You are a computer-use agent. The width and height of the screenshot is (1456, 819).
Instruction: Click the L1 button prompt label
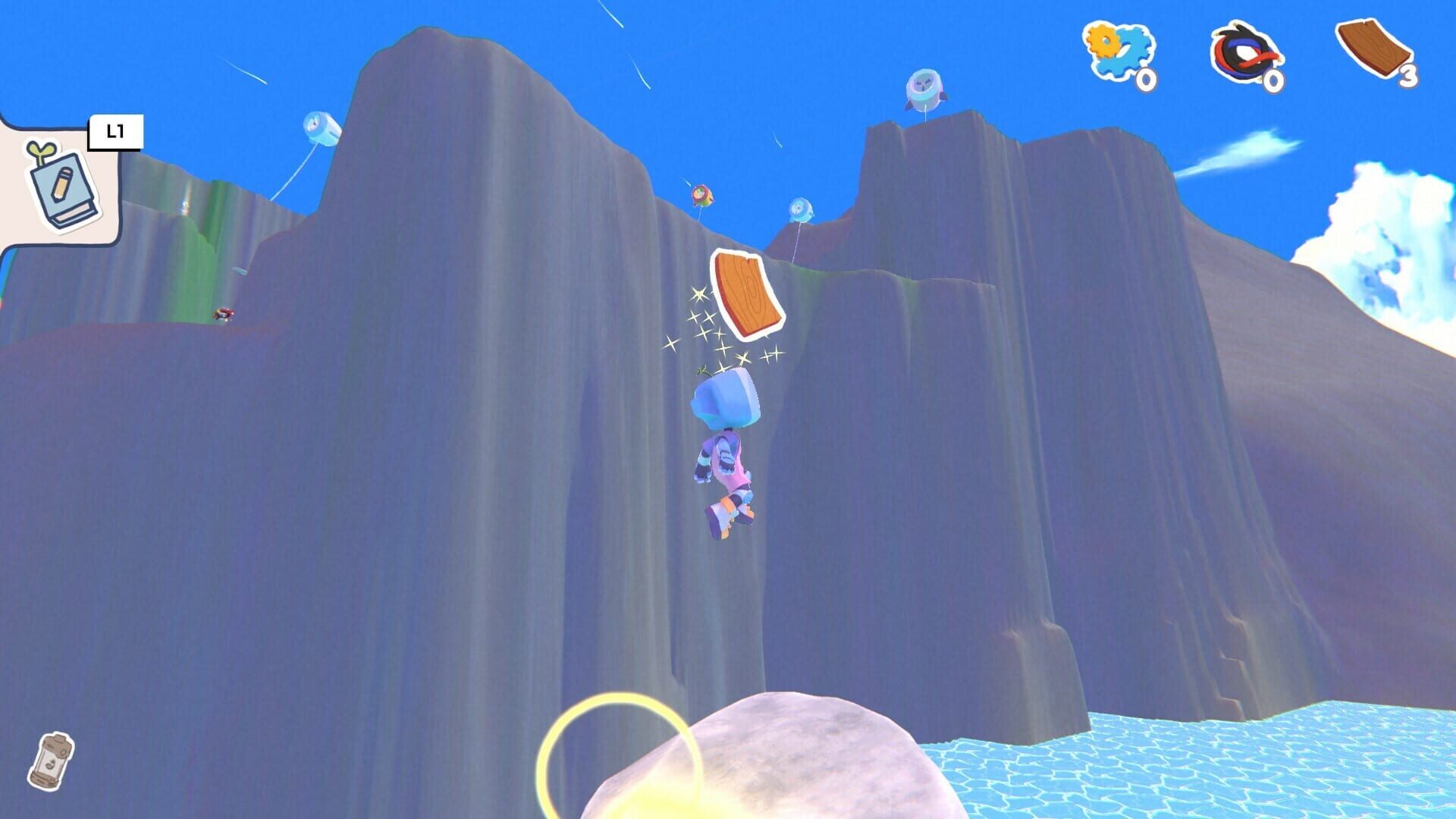point(115,130)
